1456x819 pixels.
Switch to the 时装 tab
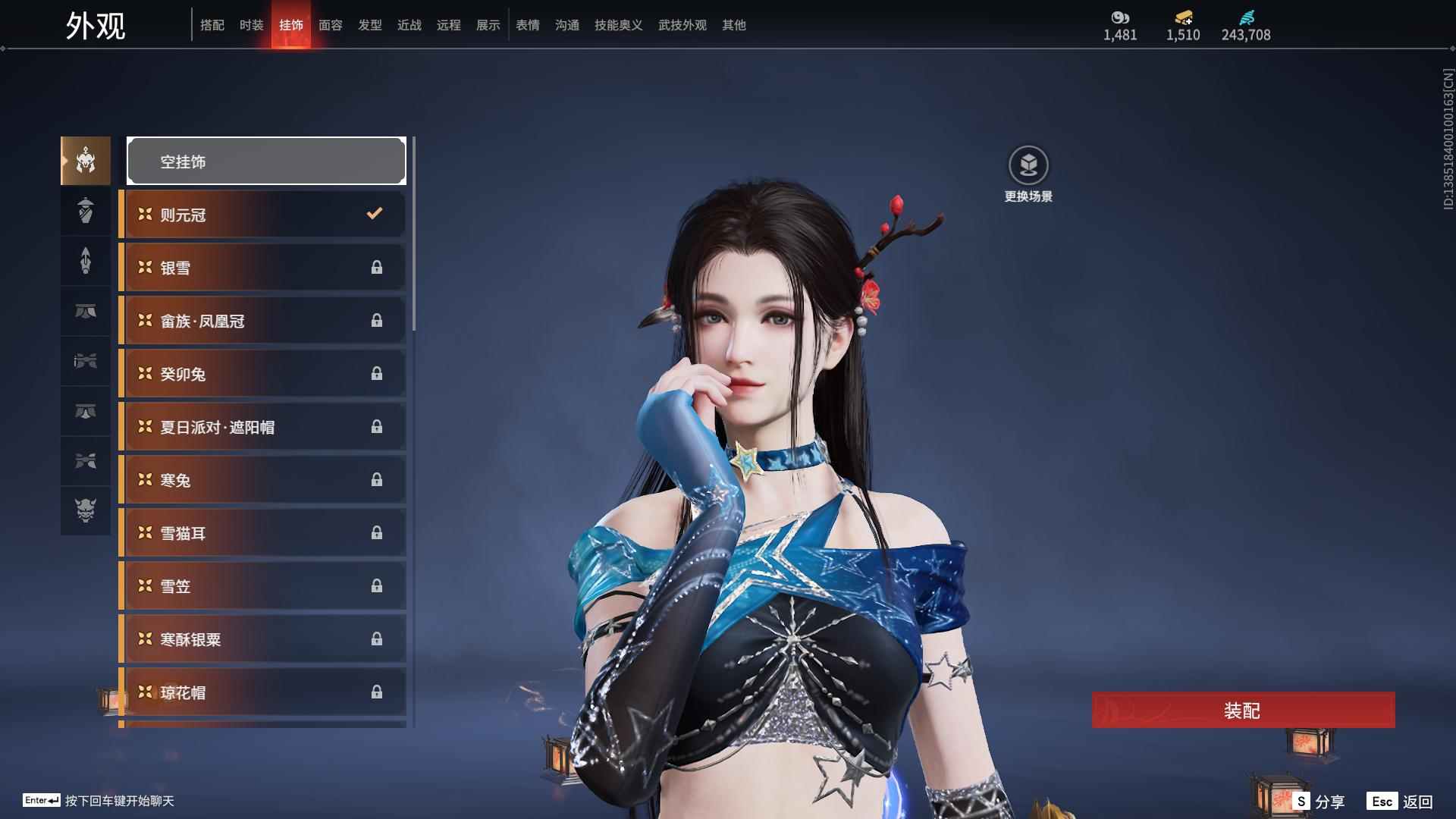pyautogui.click(x=251, y=25)
